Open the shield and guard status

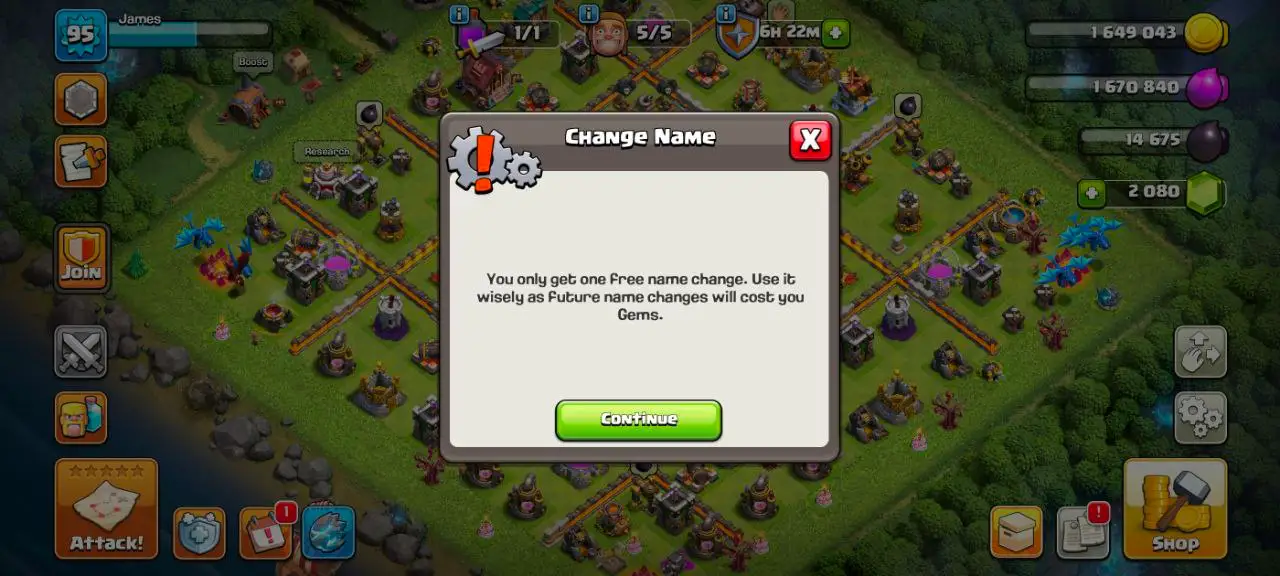[x=199, y=533]
